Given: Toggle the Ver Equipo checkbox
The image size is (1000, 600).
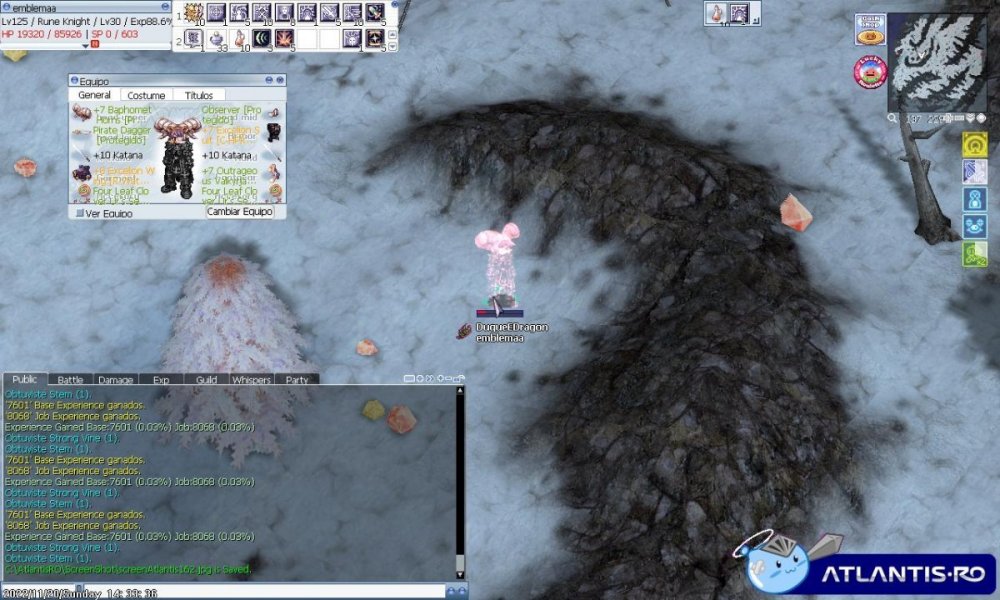Looking at the screenshot, I should coord(78,213).
